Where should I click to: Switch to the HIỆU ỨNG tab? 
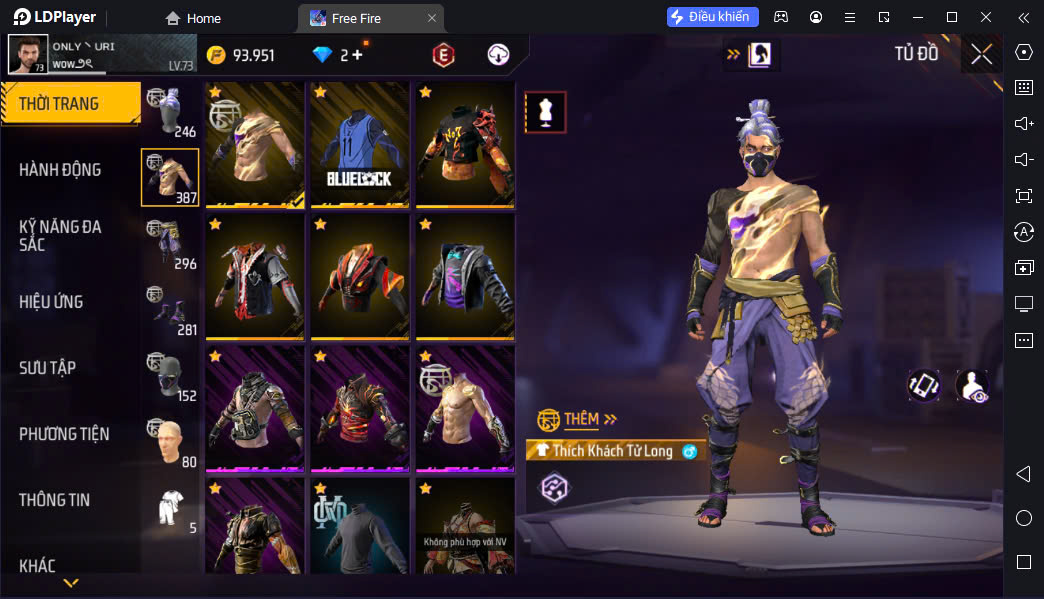(x=51, y=302)
